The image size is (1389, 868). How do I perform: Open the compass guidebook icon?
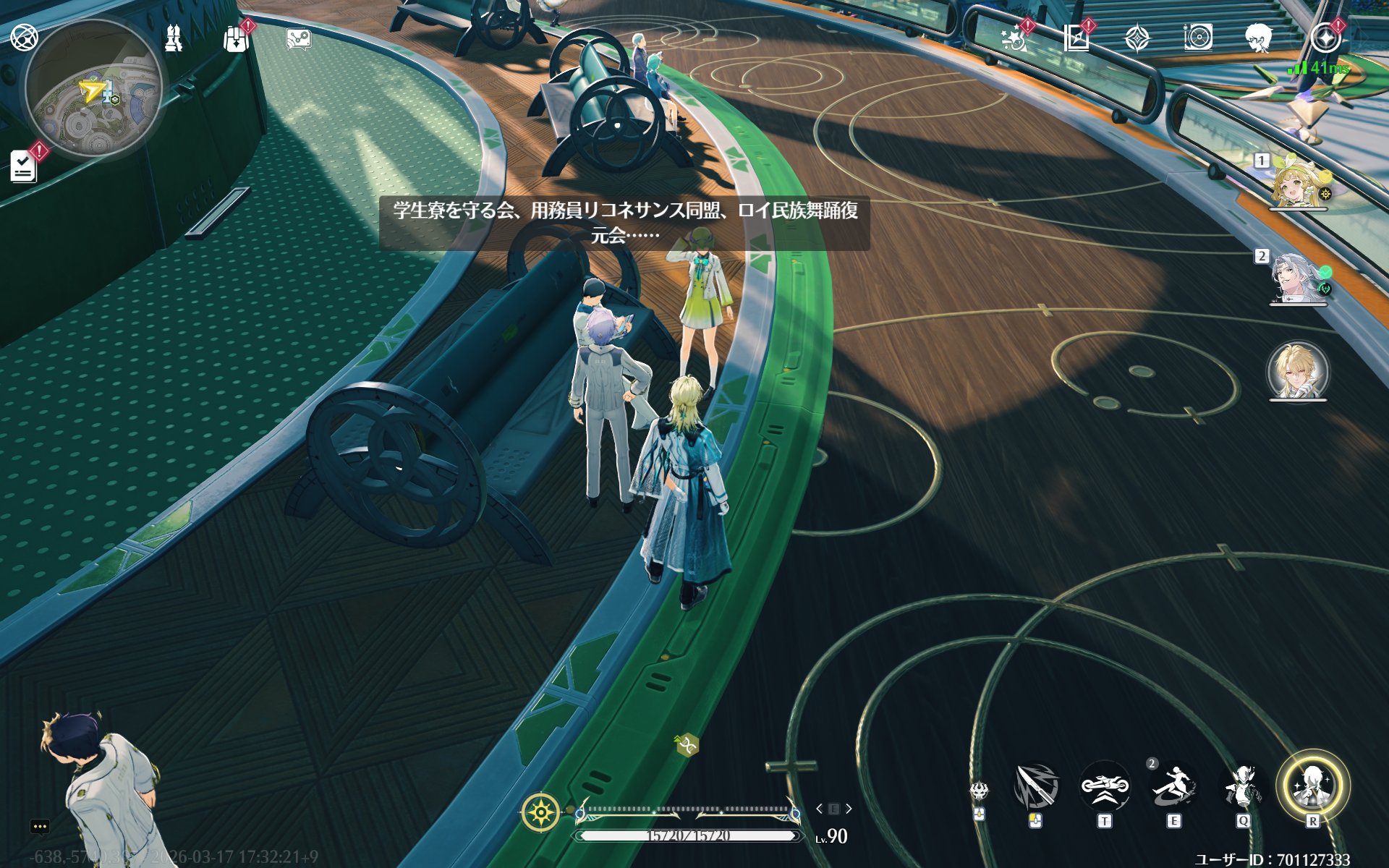point(1076,38)
